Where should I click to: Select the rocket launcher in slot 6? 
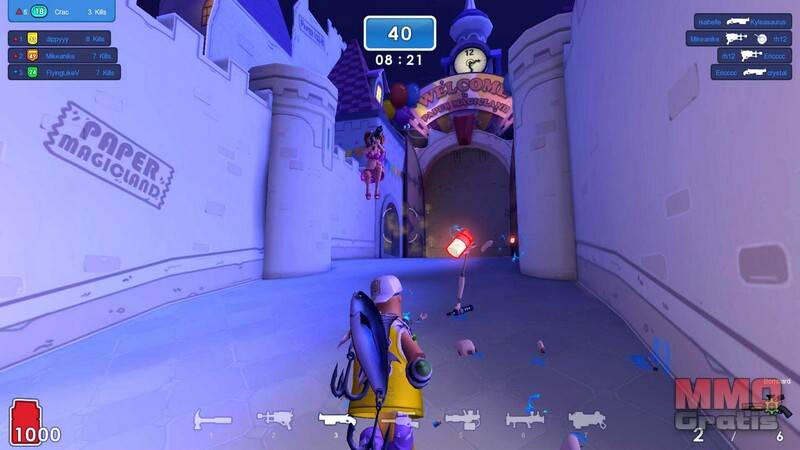[524, 420]
